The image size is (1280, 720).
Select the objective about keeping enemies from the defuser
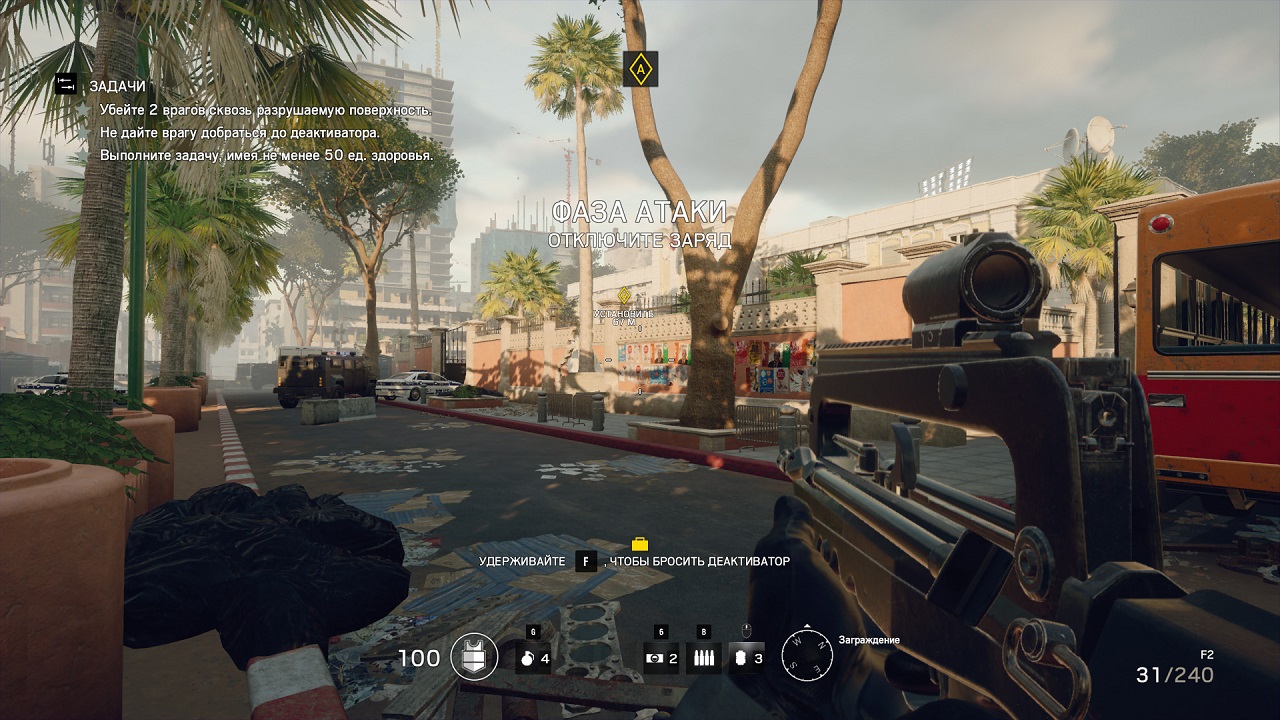click(x=239, y=132)
